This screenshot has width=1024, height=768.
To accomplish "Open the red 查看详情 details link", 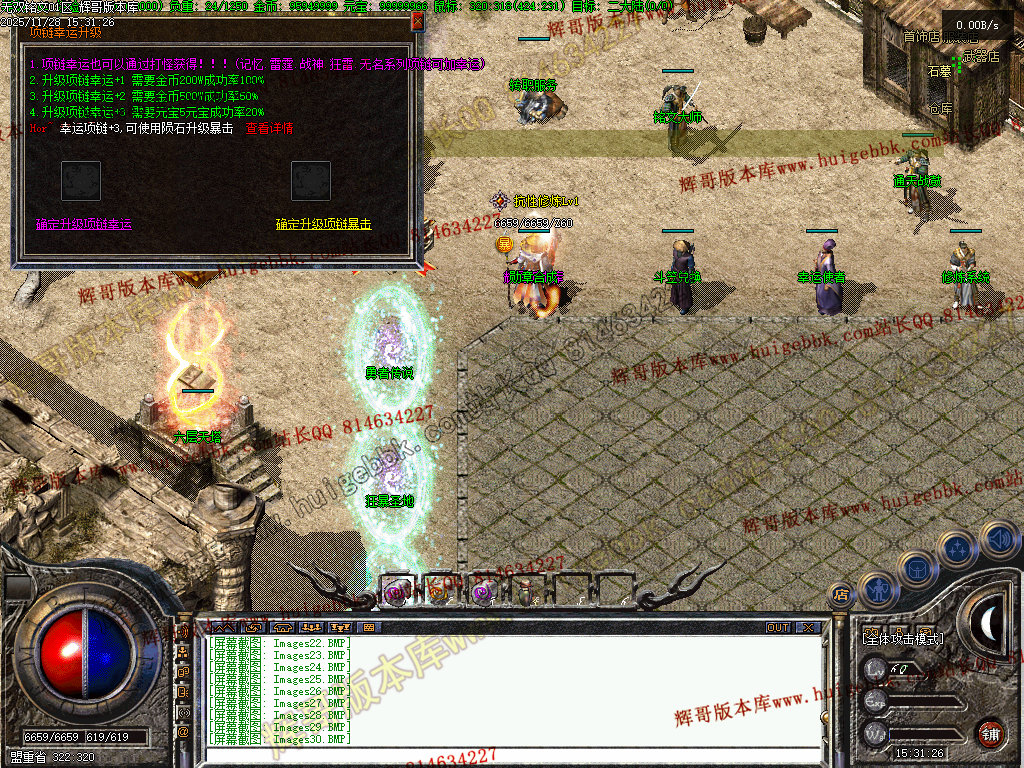I will tap(268, 128).
